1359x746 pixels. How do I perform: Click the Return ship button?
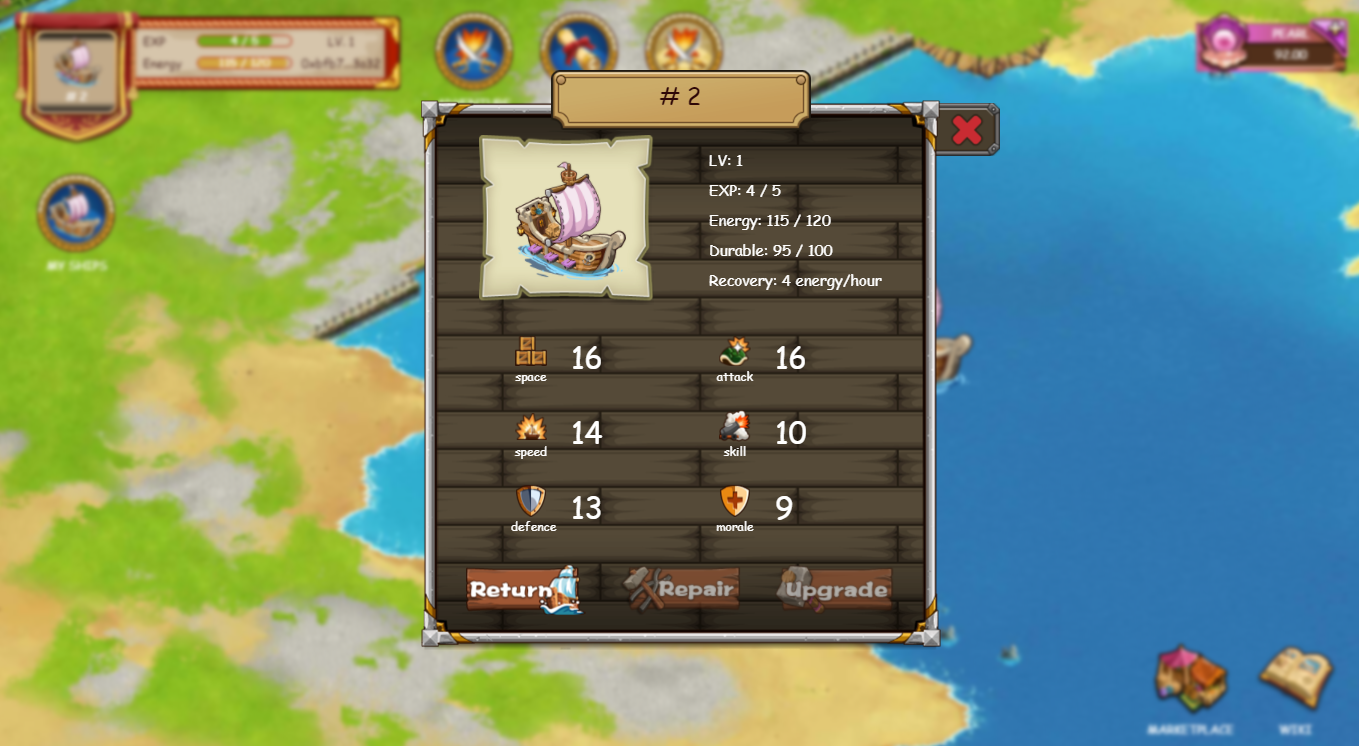(x=522, y=589)
